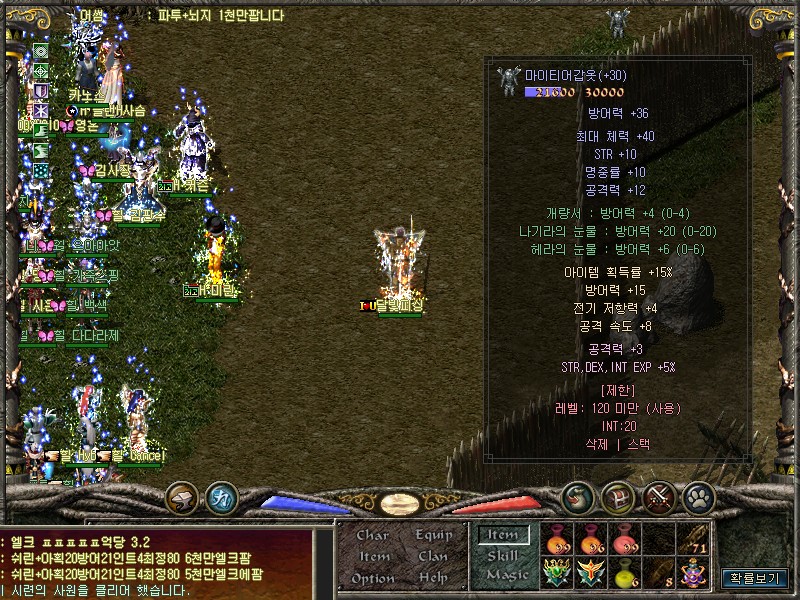Open the Option menu
This screenshot has height=600, width=800.
coord(373,578)
